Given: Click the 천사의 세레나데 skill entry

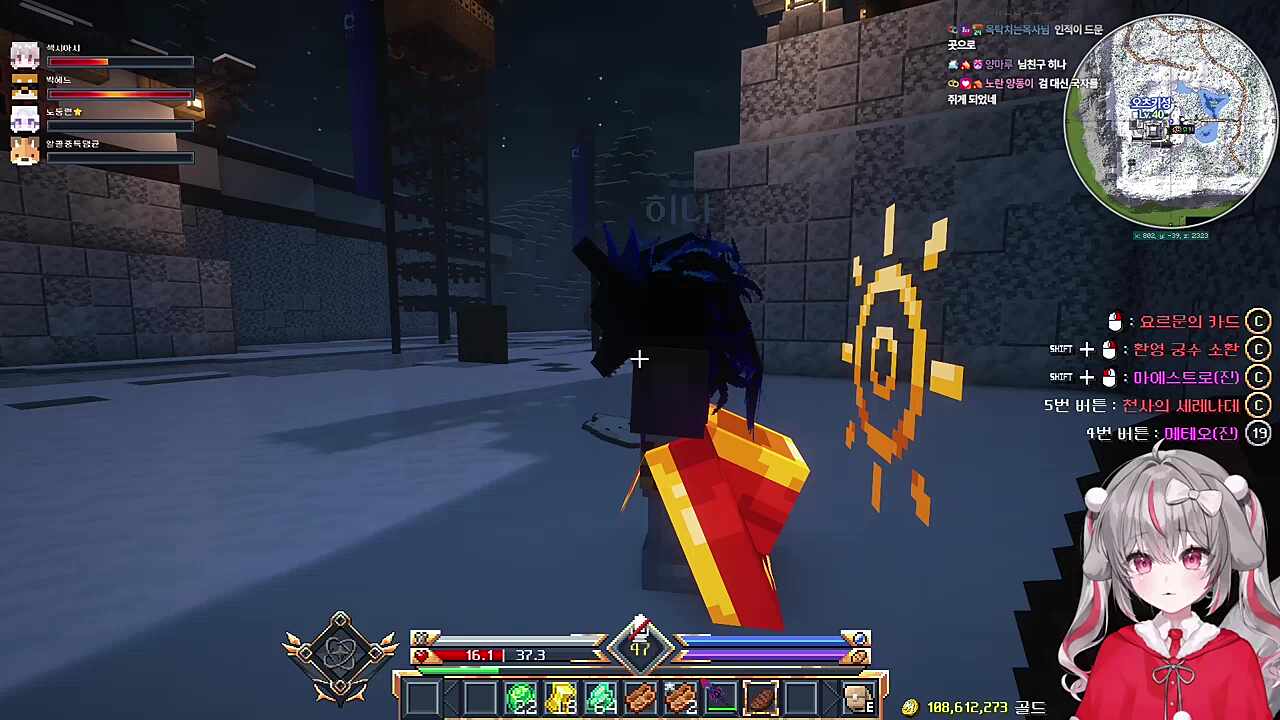Looking at the screenshot, I should pos(1180,406).
